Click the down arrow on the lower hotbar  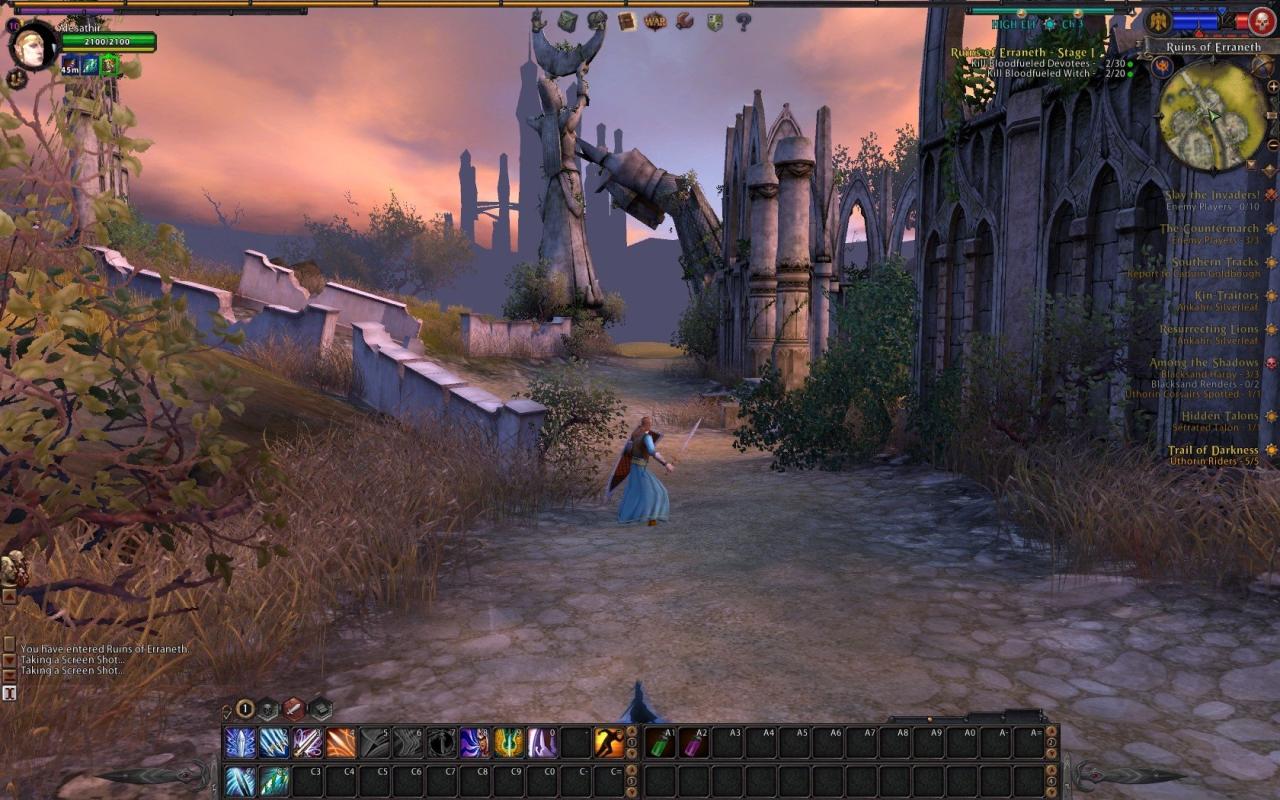click(631, 793)
